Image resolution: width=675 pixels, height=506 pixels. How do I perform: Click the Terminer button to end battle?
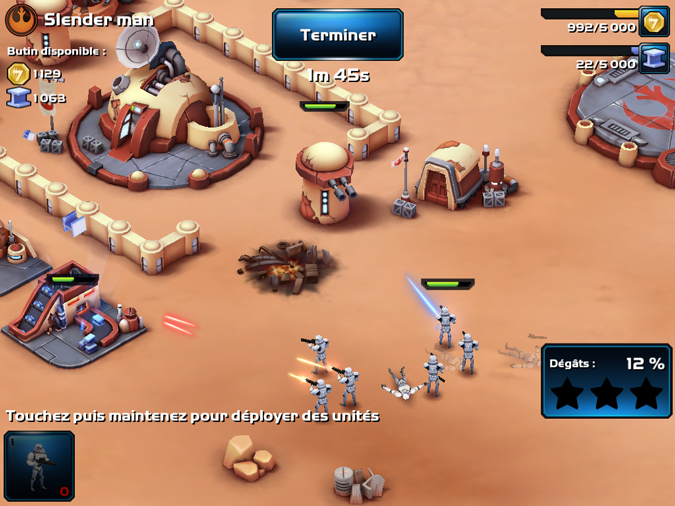coord(338,35)
